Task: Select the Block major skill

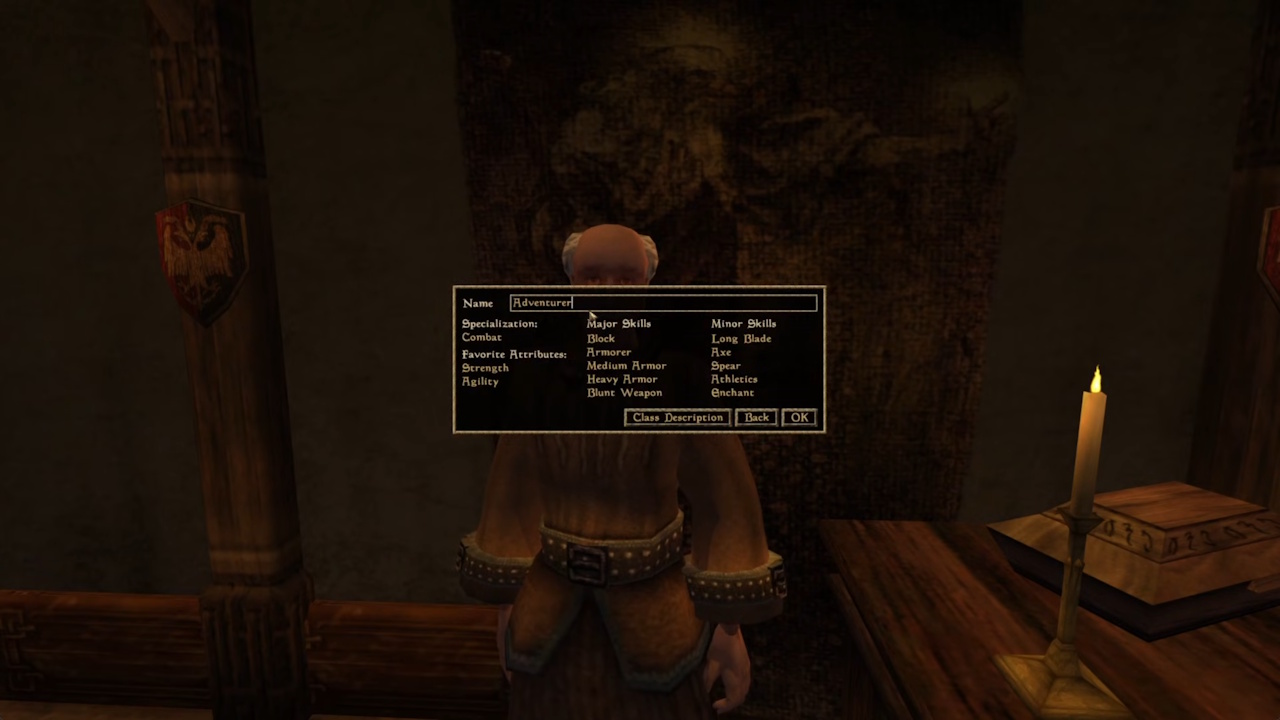Action: tap(600, 338)
